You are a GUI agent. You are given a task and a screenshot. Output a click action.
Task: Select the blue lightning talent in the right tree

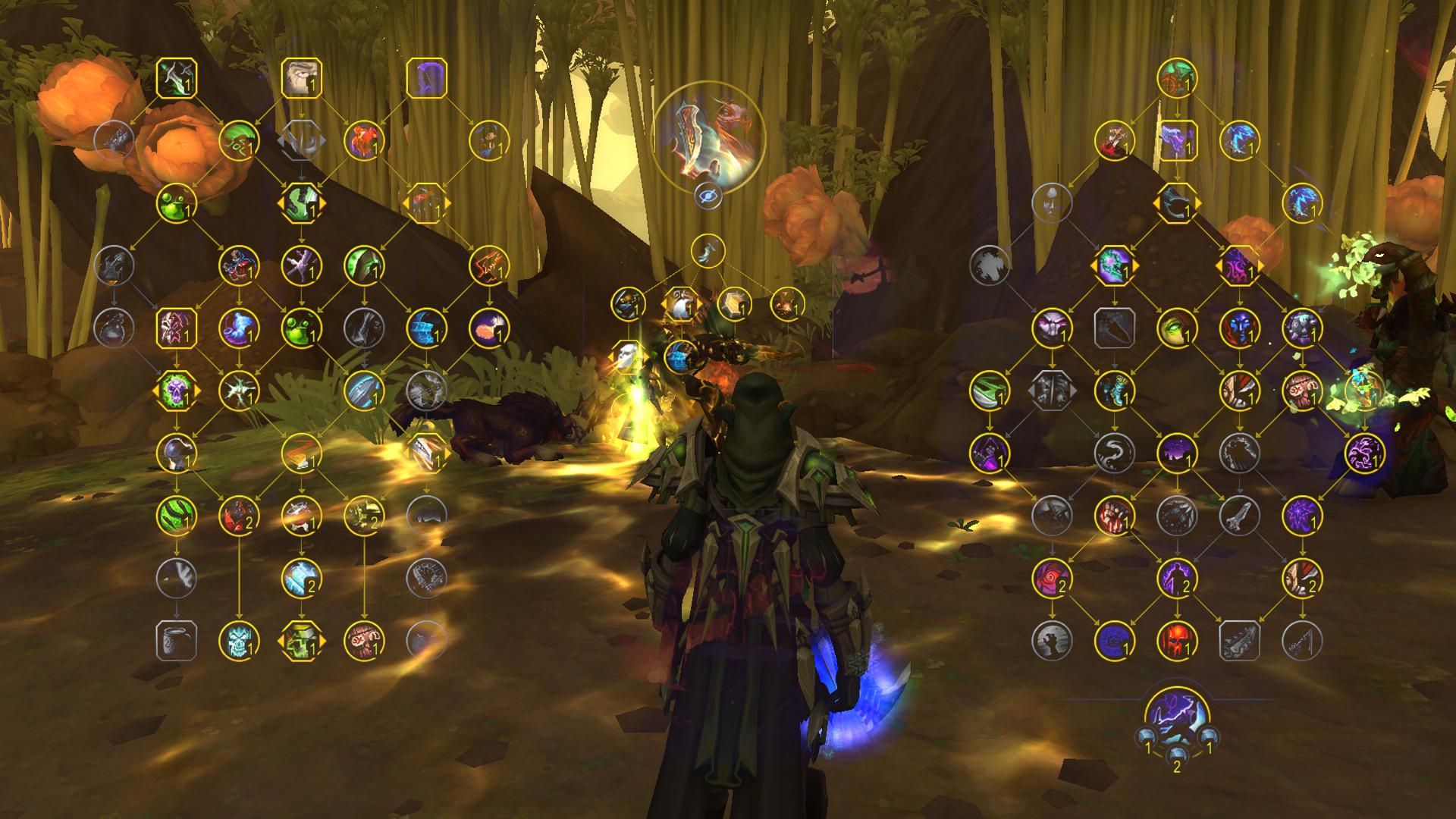pos(1239,144)
